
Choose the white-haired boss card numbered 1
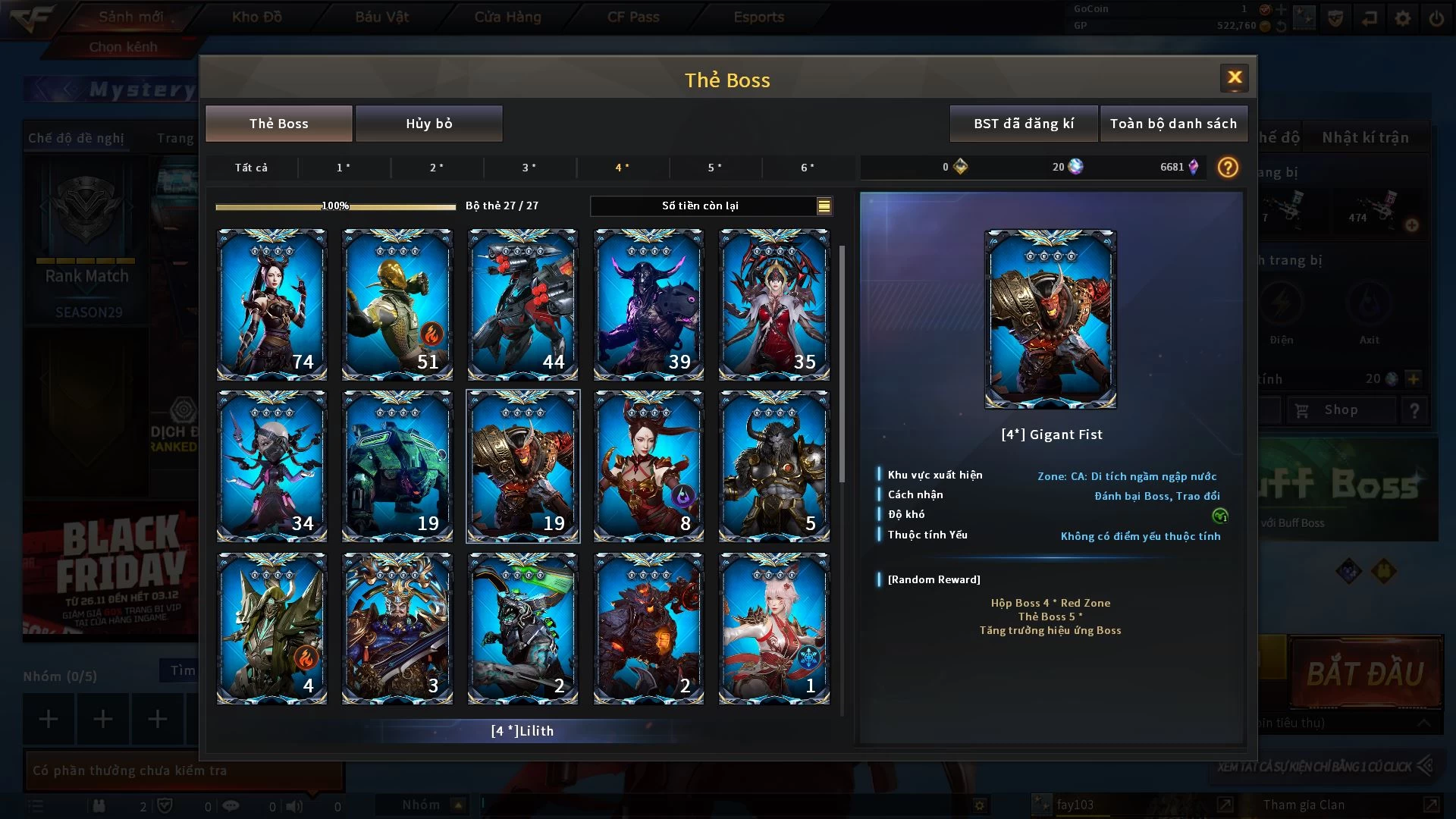click(x=773, y=628)
